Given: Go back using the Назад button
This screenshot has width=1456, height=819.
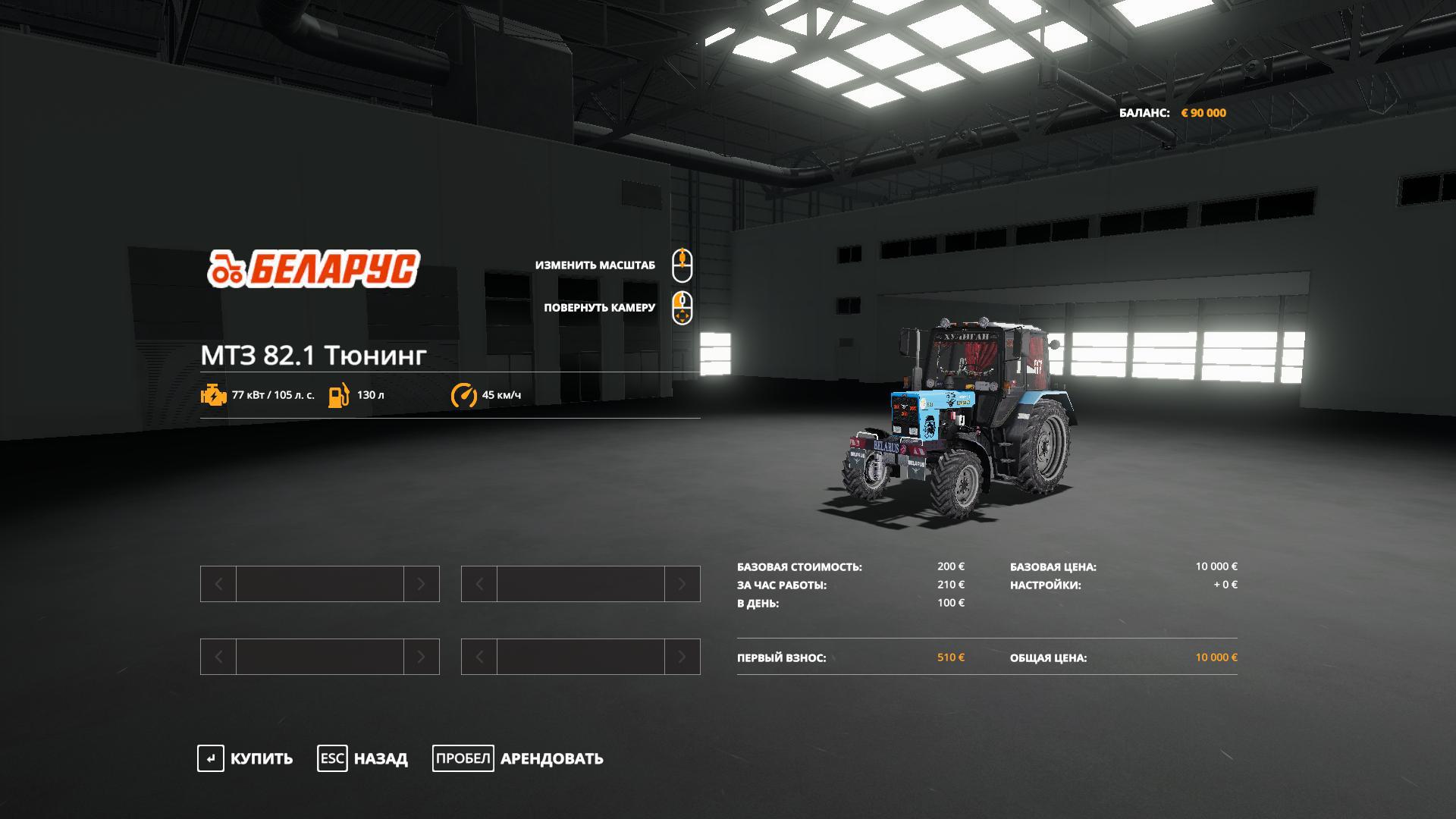Looking at the screenshot, I should 363,758.
